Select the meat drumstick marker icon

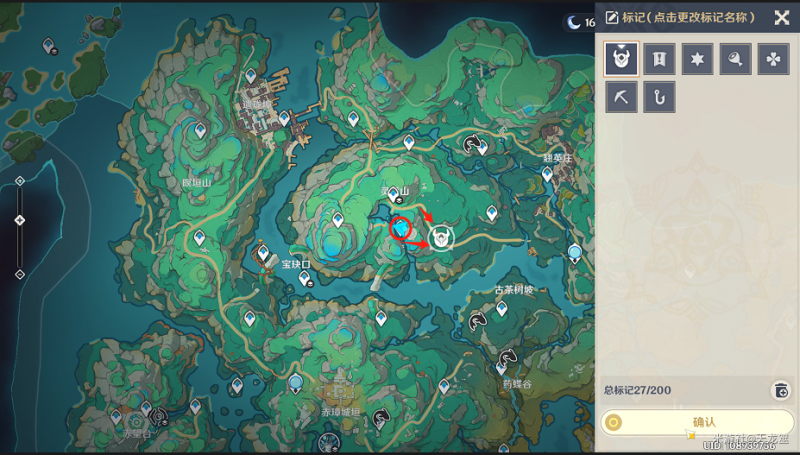point(735,60)
